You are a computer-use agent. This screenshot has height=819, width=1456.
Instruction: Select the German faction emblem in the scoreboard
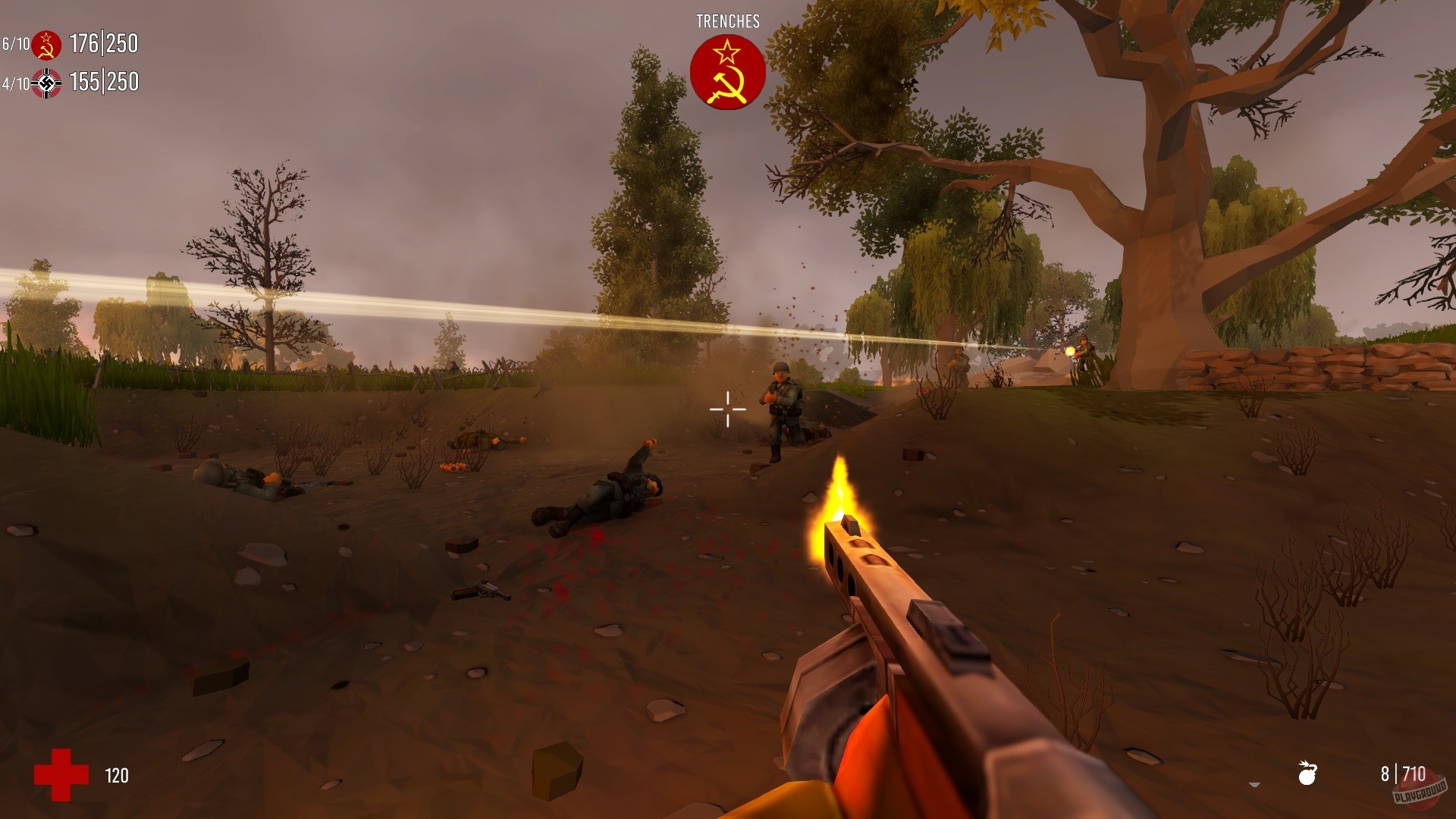tap(45, 83)
